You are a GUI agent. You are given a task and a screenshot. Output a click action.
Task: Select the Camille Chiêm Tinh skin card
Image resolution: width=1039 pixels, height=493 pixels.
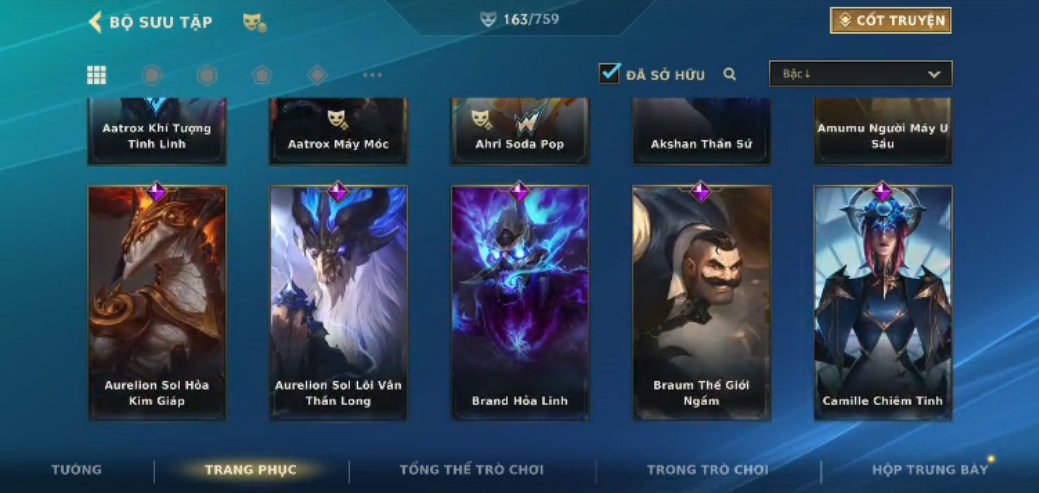[x=882, y=302]
